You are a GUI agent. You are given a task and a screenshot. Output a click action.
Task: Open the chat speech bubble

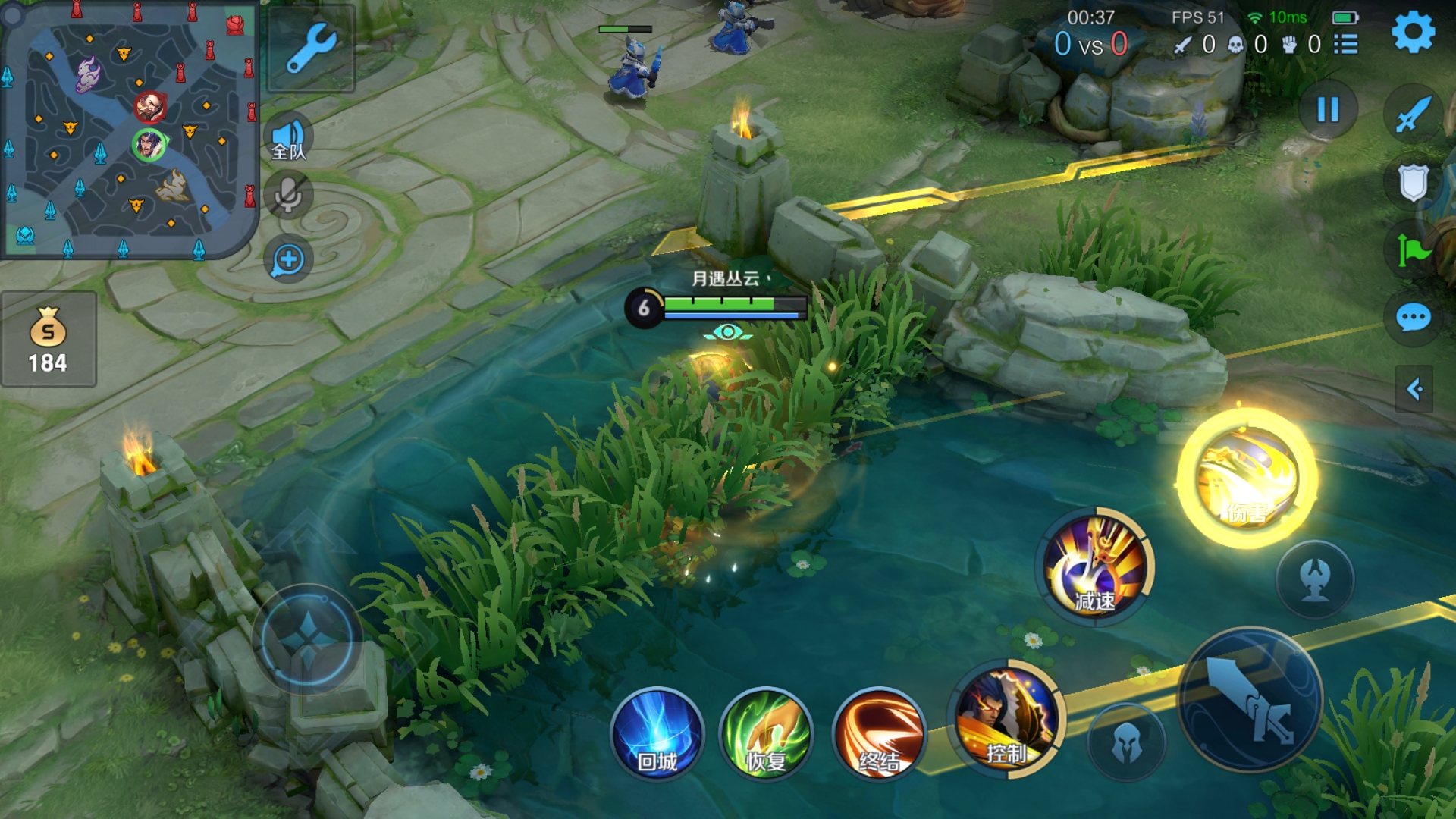pos(1414,318)
